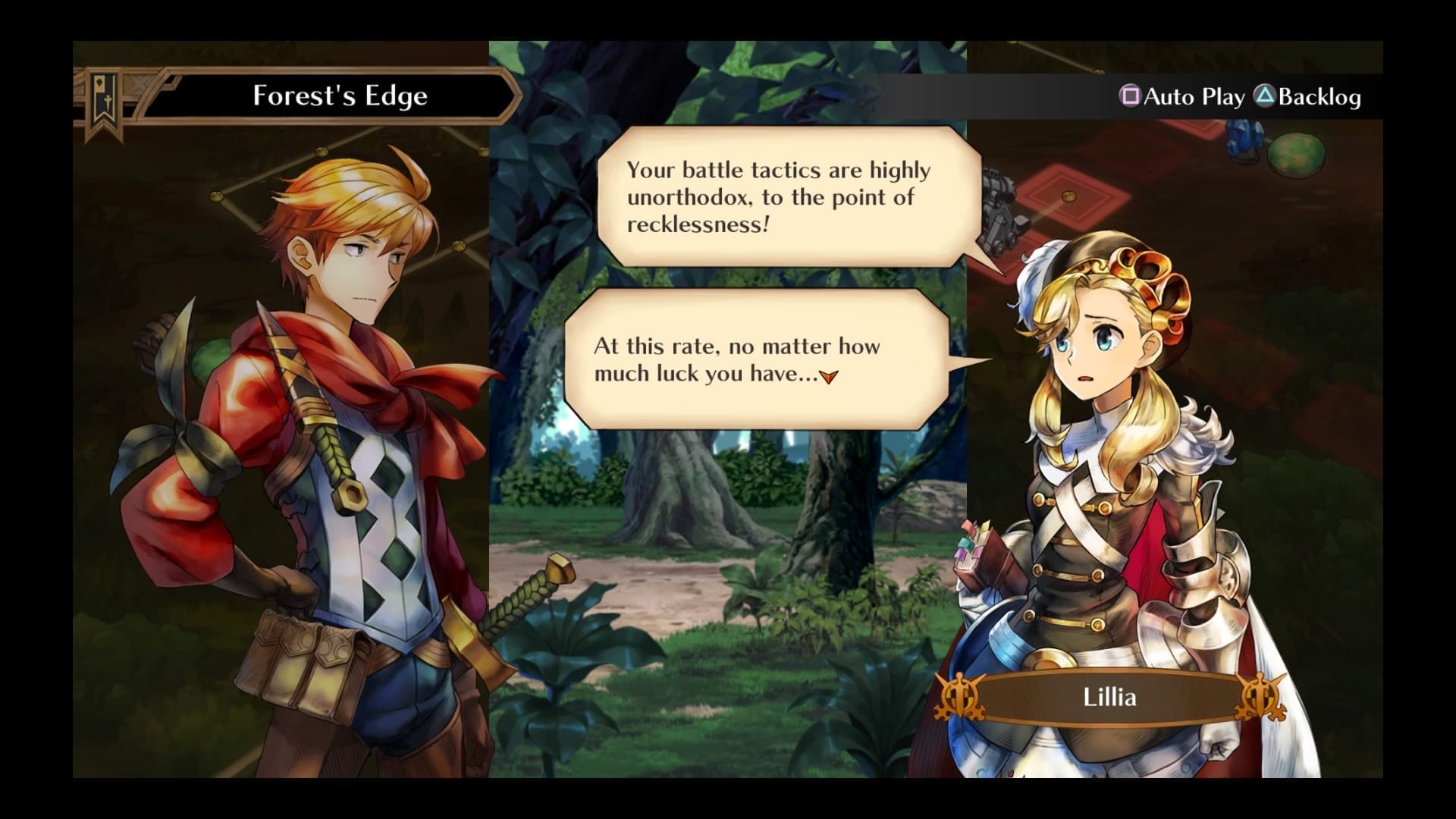Click the Triangle button icon beside Backlog
Viewport: 1456px width, 819px height.
pos(1263,97)
